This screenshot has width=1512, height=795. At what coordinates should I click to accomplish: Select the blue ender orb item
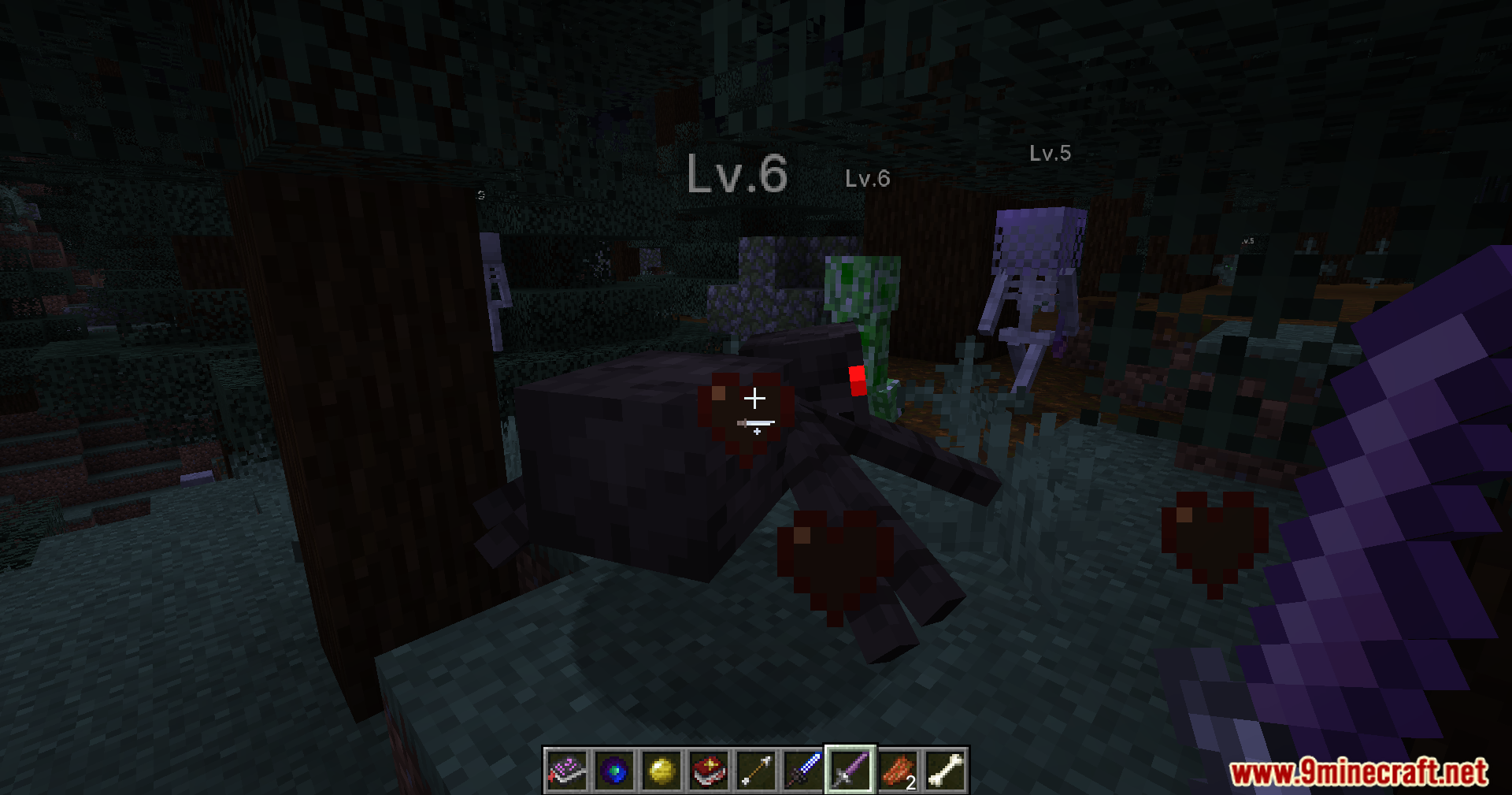tap(615, 771)
